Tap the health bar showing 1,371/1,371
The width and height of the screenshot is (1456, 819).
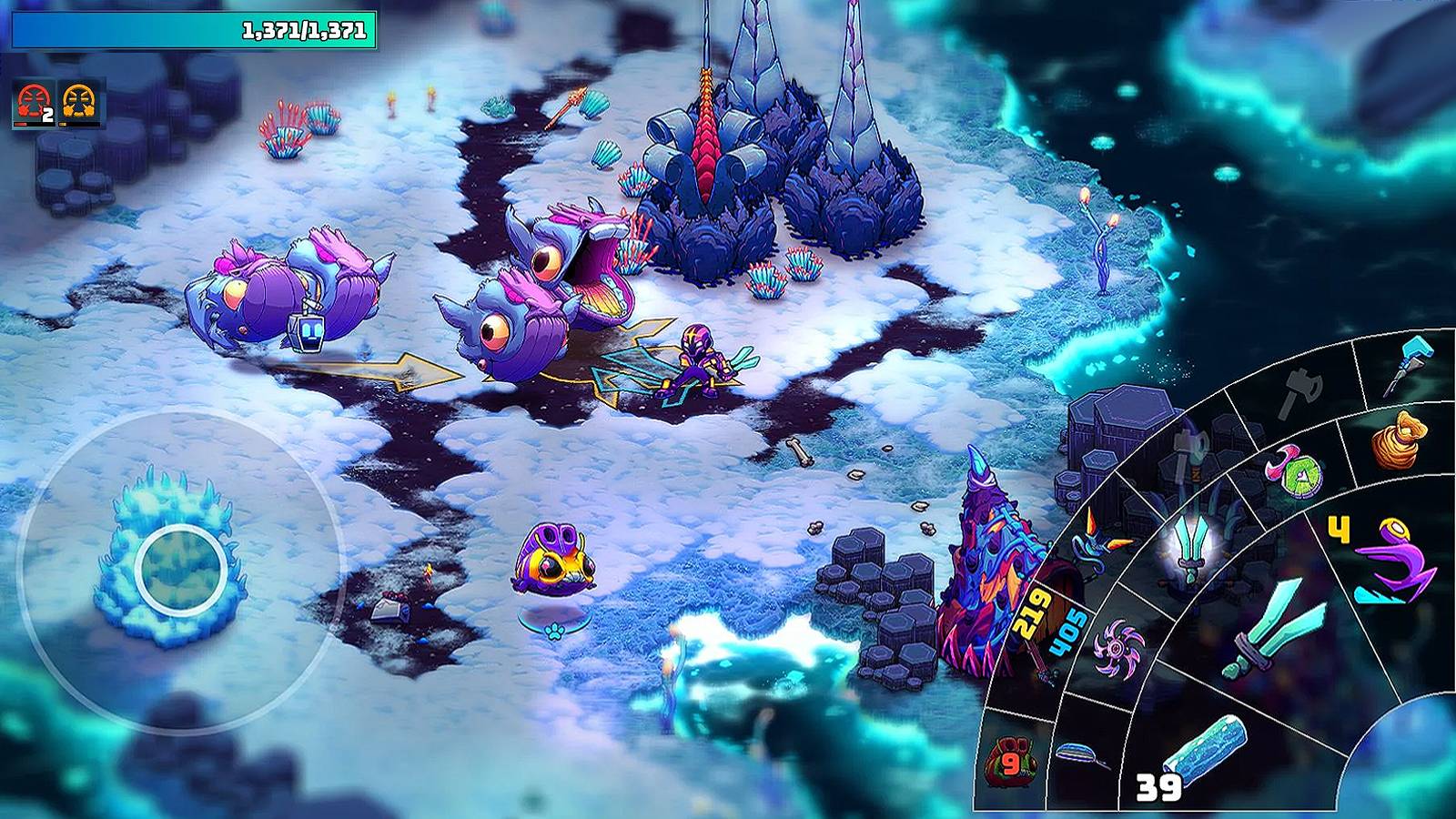point(196,29)
